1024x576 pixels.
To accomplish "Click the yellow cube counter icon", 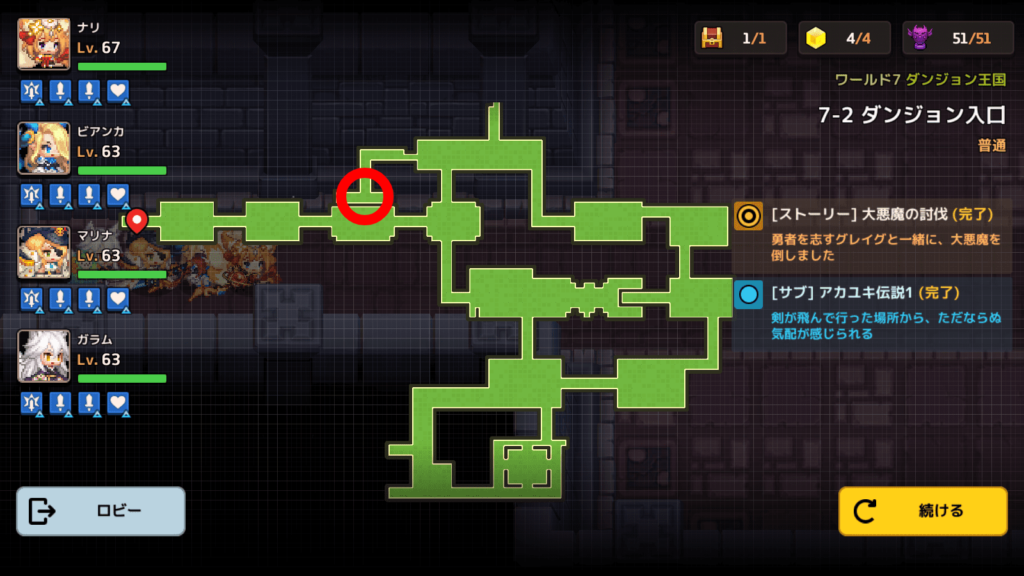I will 817,38.
